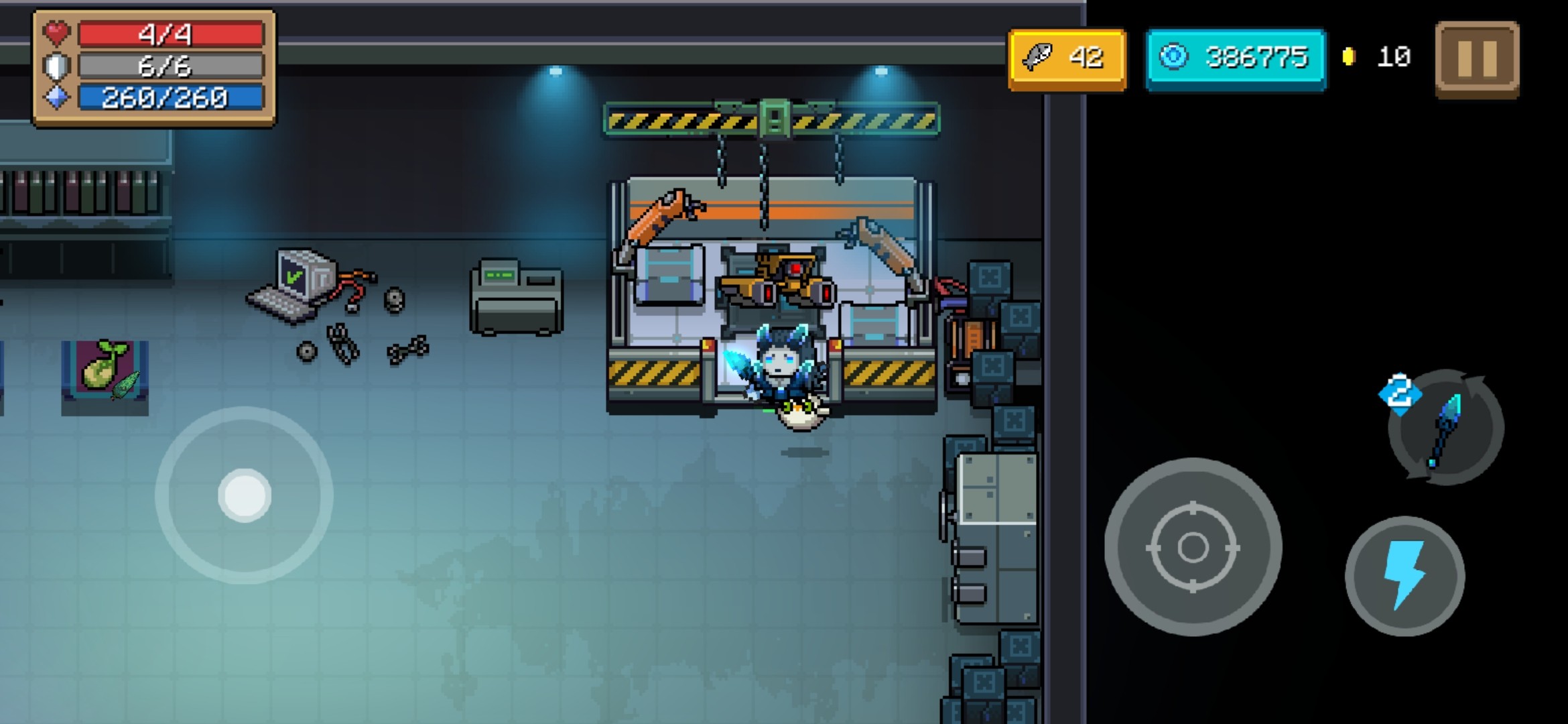The image size is (1568, 724).
Task: Activate the lightning bolt skill button
Action: [x=1404, y=576]
